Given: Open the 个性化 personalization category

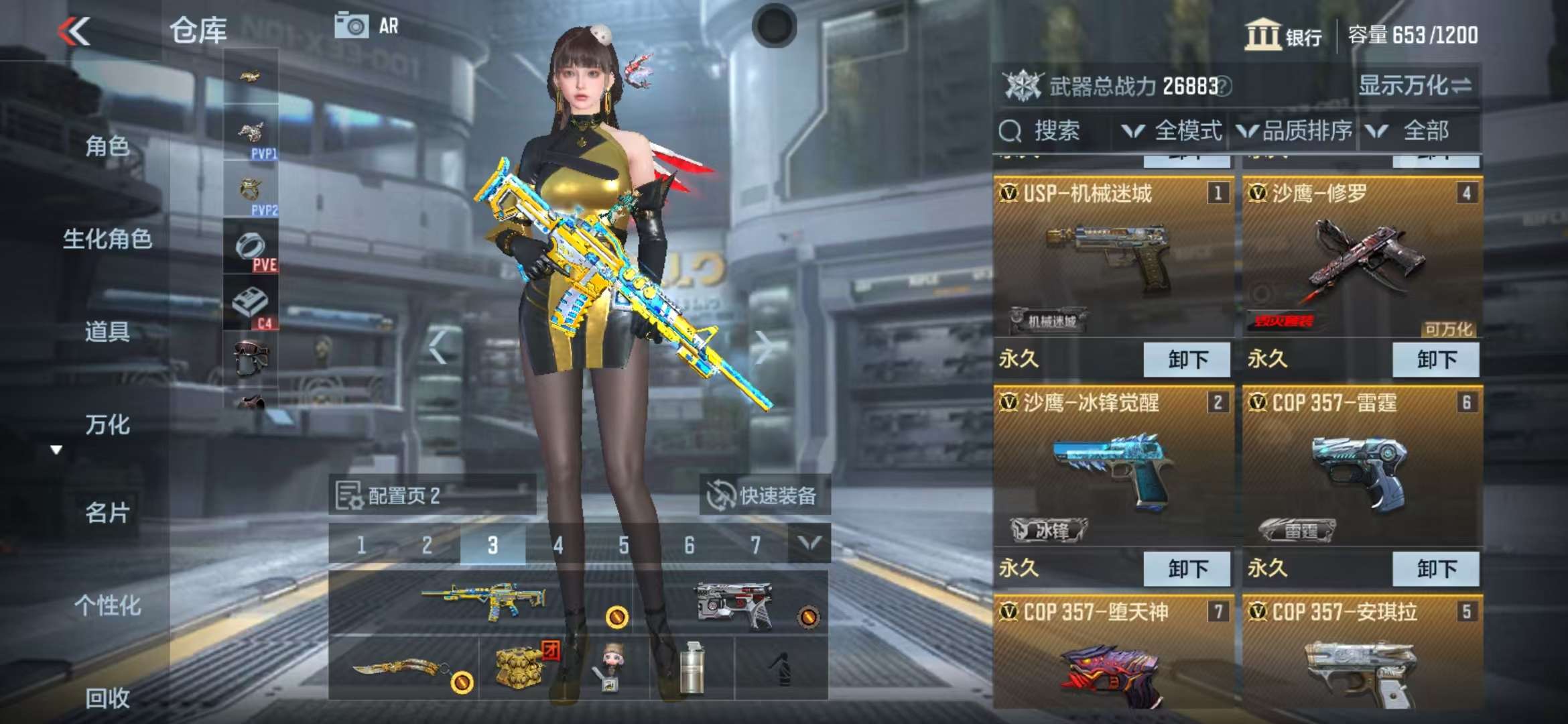Looking at the screenshot, I should click(107, 605).
